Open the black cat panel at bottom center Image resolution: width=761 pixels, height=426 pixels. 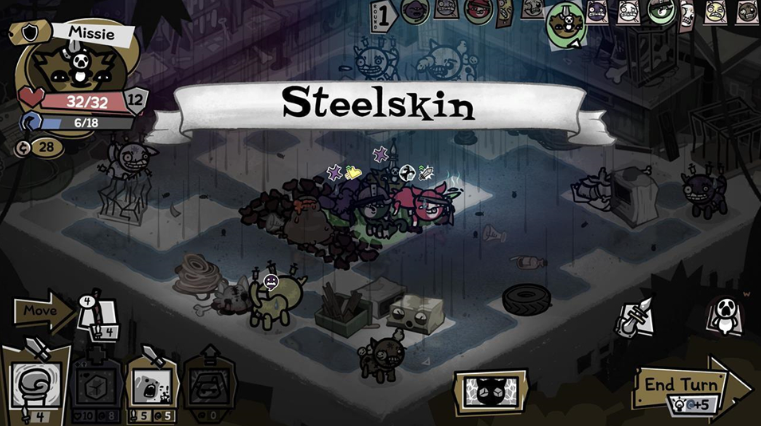coord(490,391)
